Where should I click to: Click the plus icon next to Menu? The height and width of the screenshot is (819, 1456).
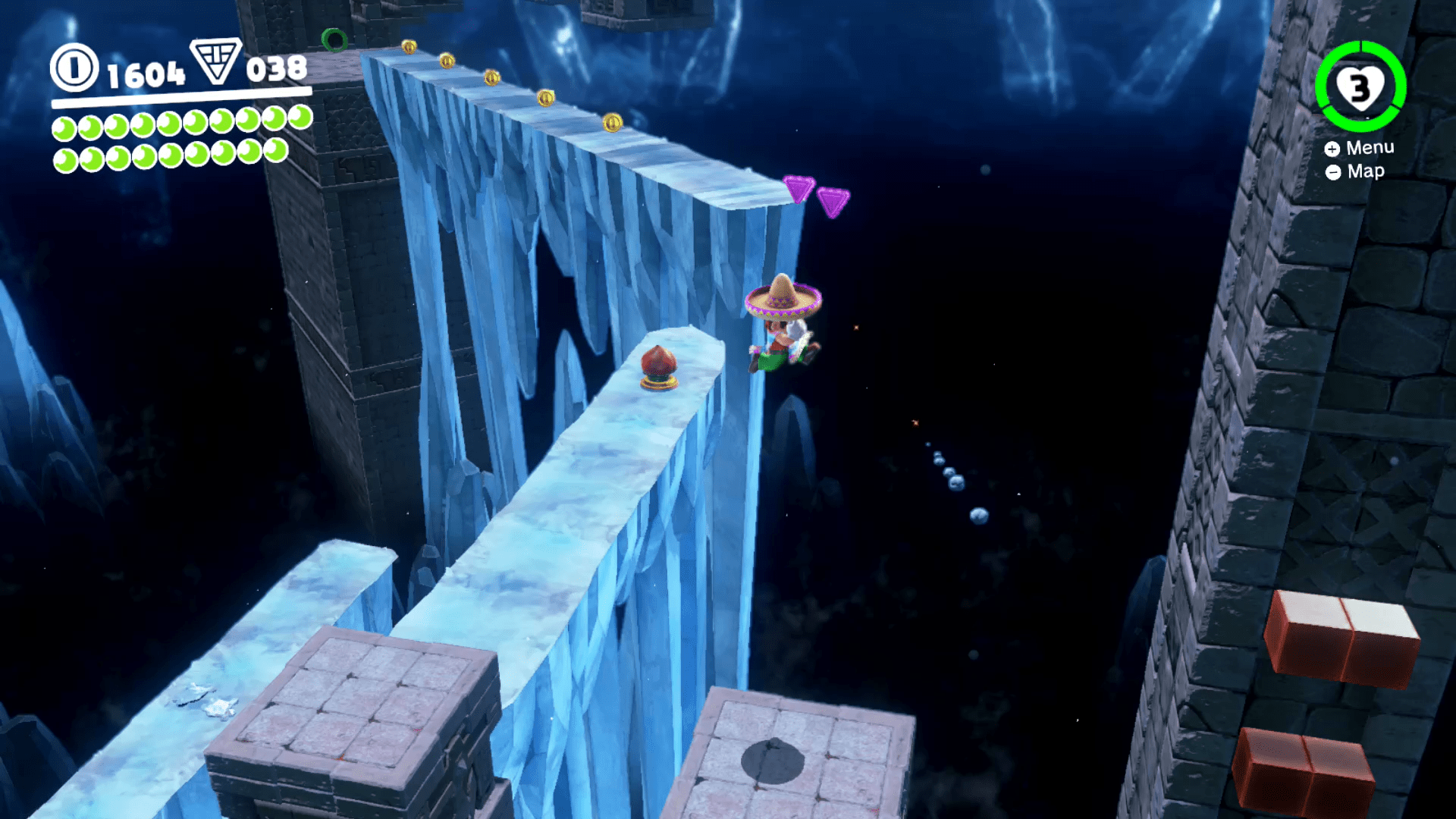click(x=1334, y=149)
